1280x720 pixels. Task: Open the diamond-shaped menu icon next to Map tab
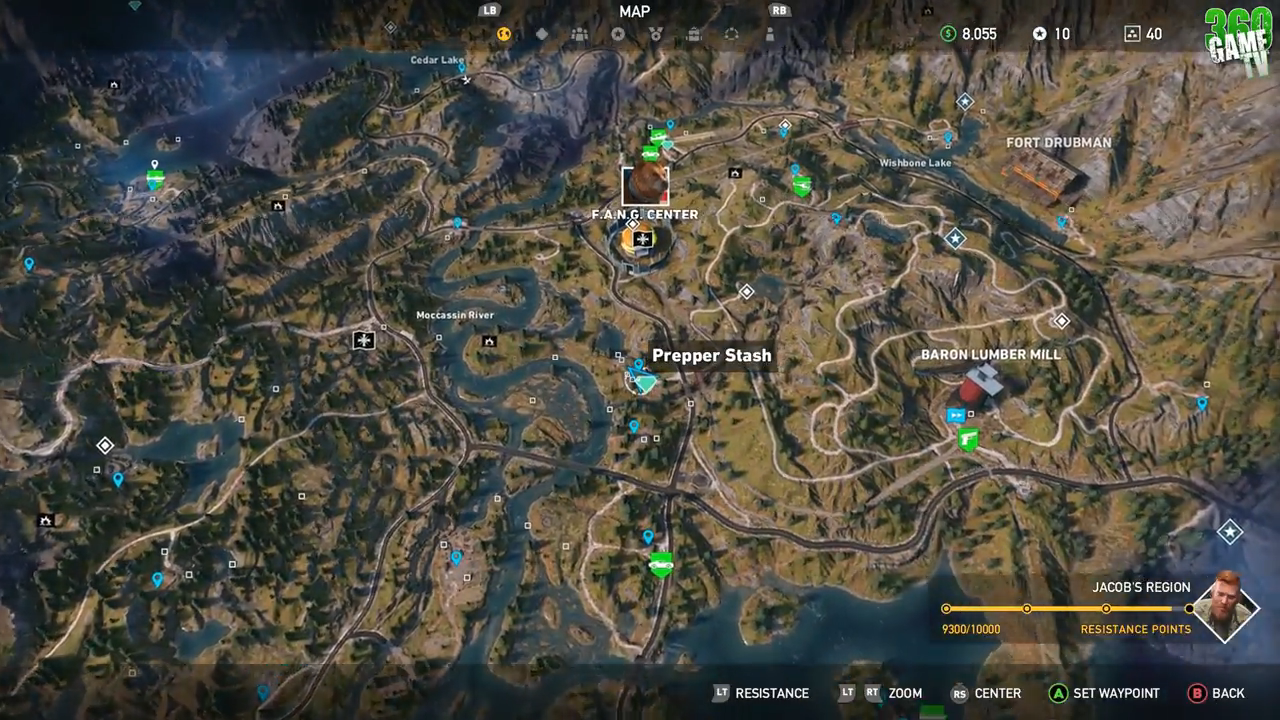pos(541,33)
